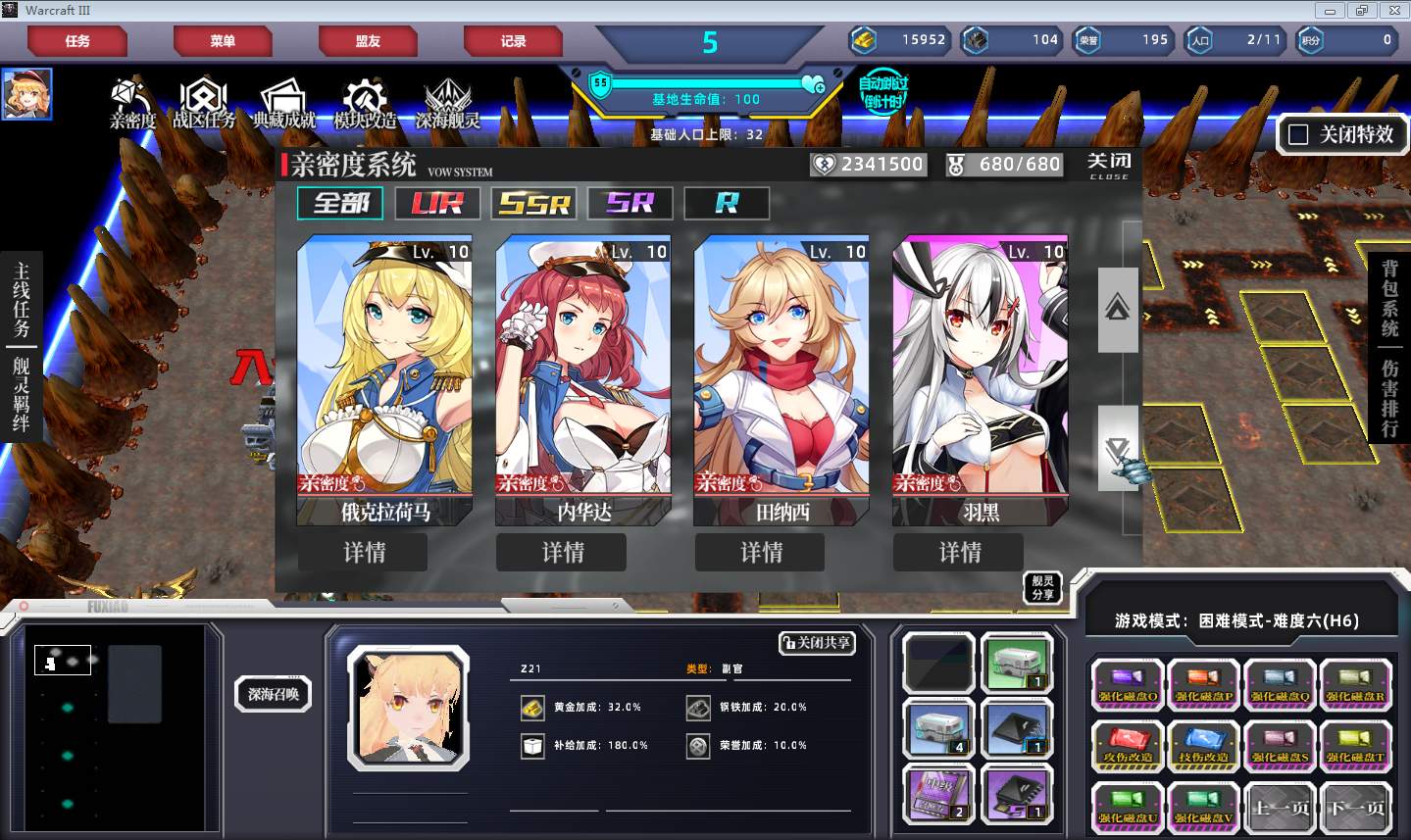
Task: Open the 任务 quests menu
Action: (77, 41)
